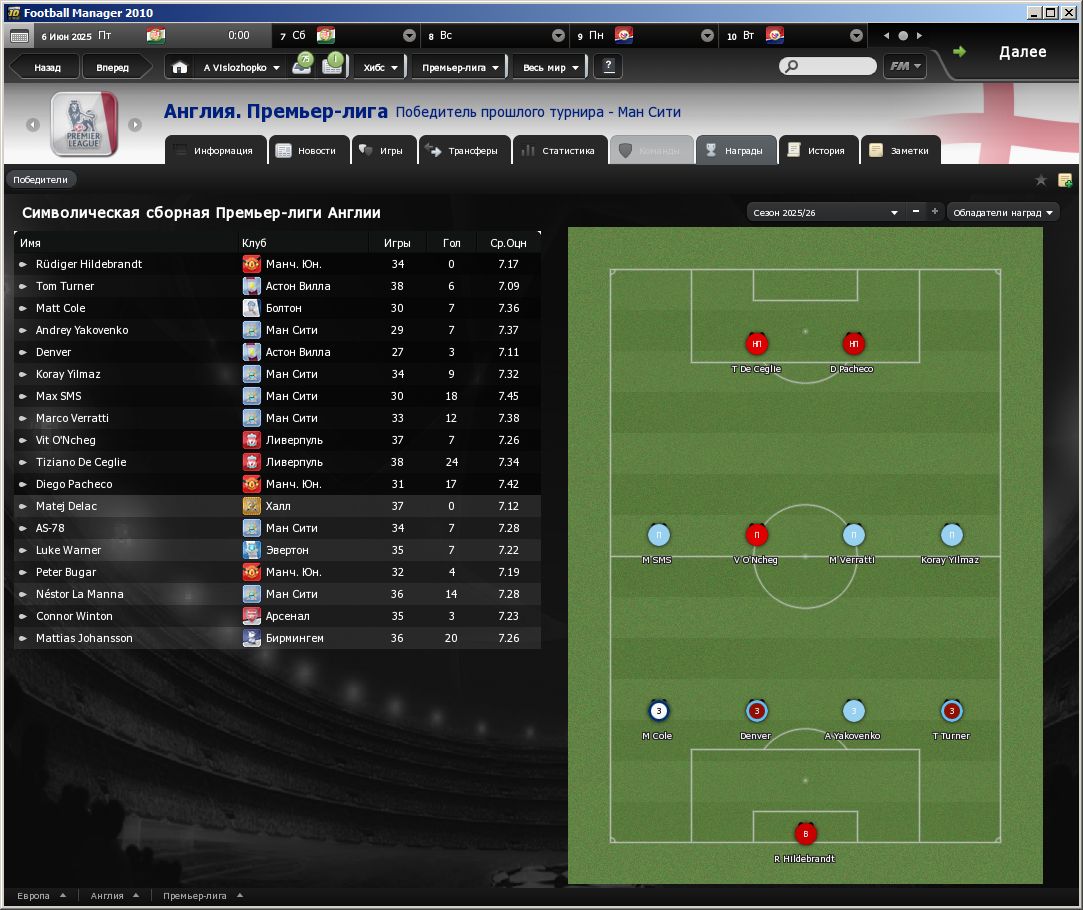
Task: Open the Сезон 2025/26 dropdown
Action: [825, 212]
